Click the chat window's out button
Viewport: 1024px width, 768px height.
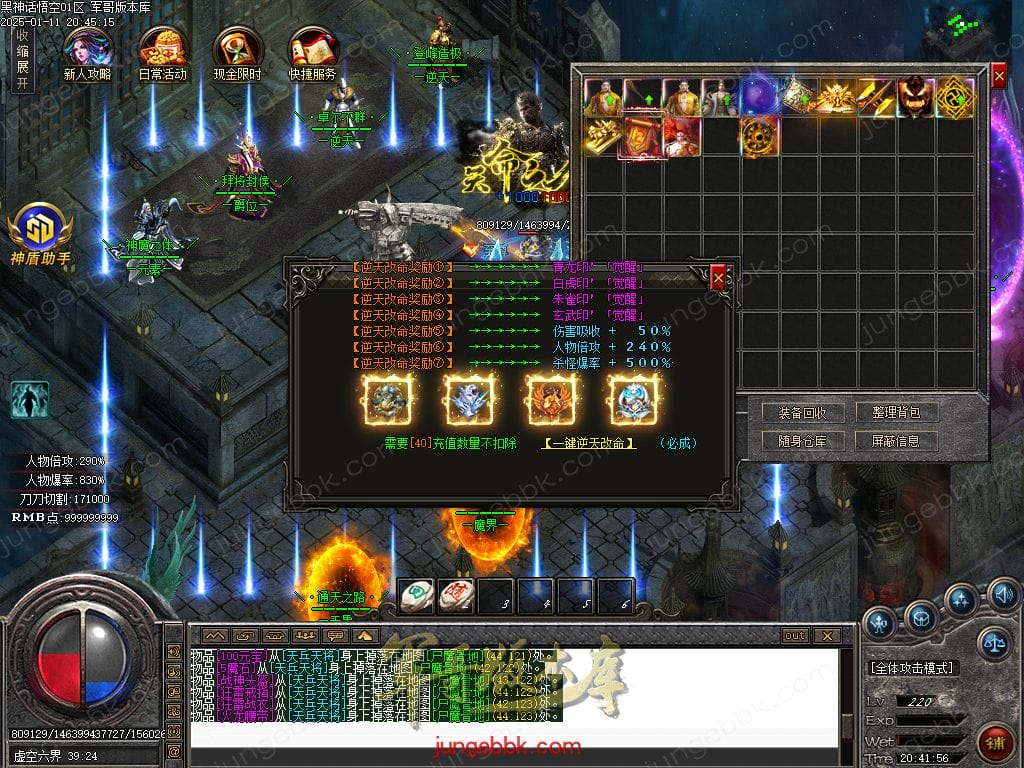795,635
